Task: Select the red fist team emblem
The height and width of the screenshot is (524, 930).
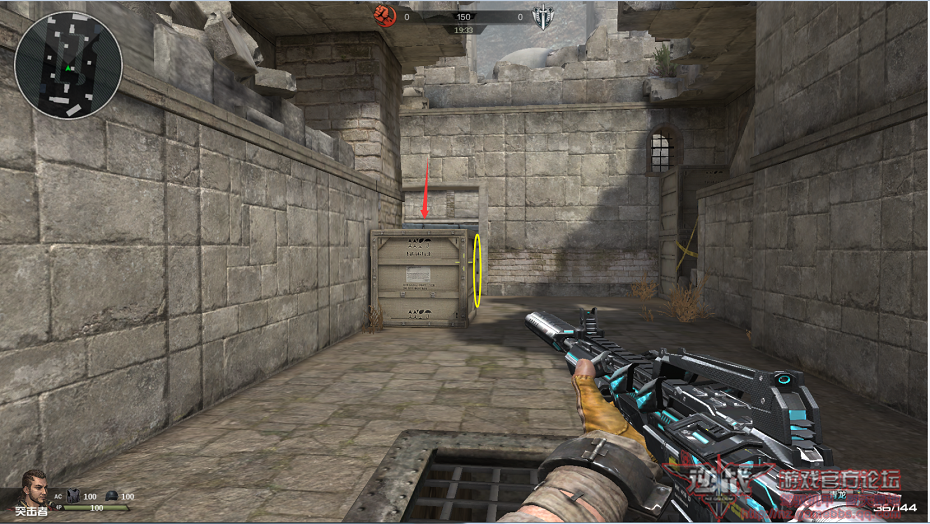Action: tap(384, 15)
